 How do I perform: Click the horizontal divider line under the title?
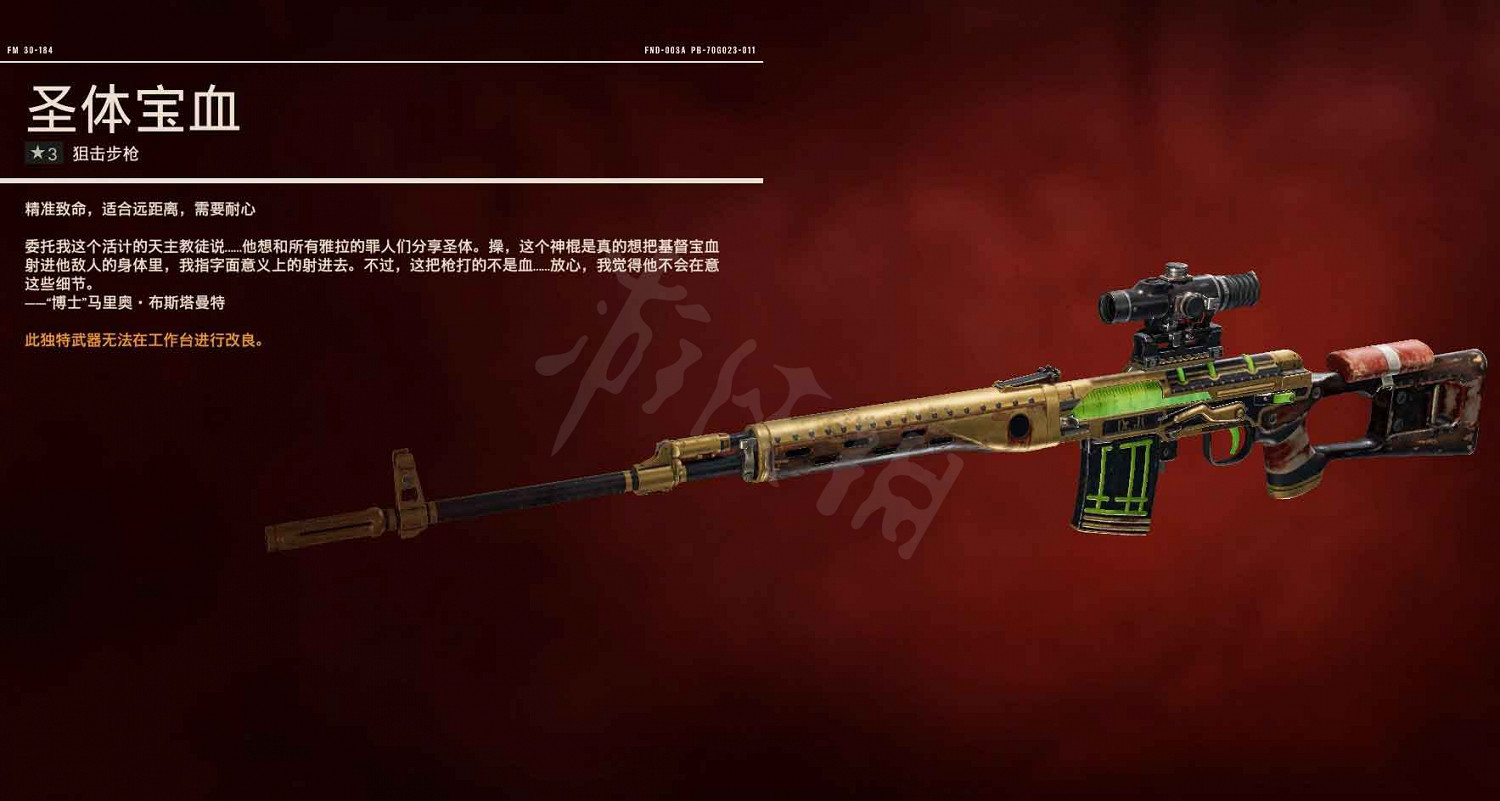tap(385, 180)
